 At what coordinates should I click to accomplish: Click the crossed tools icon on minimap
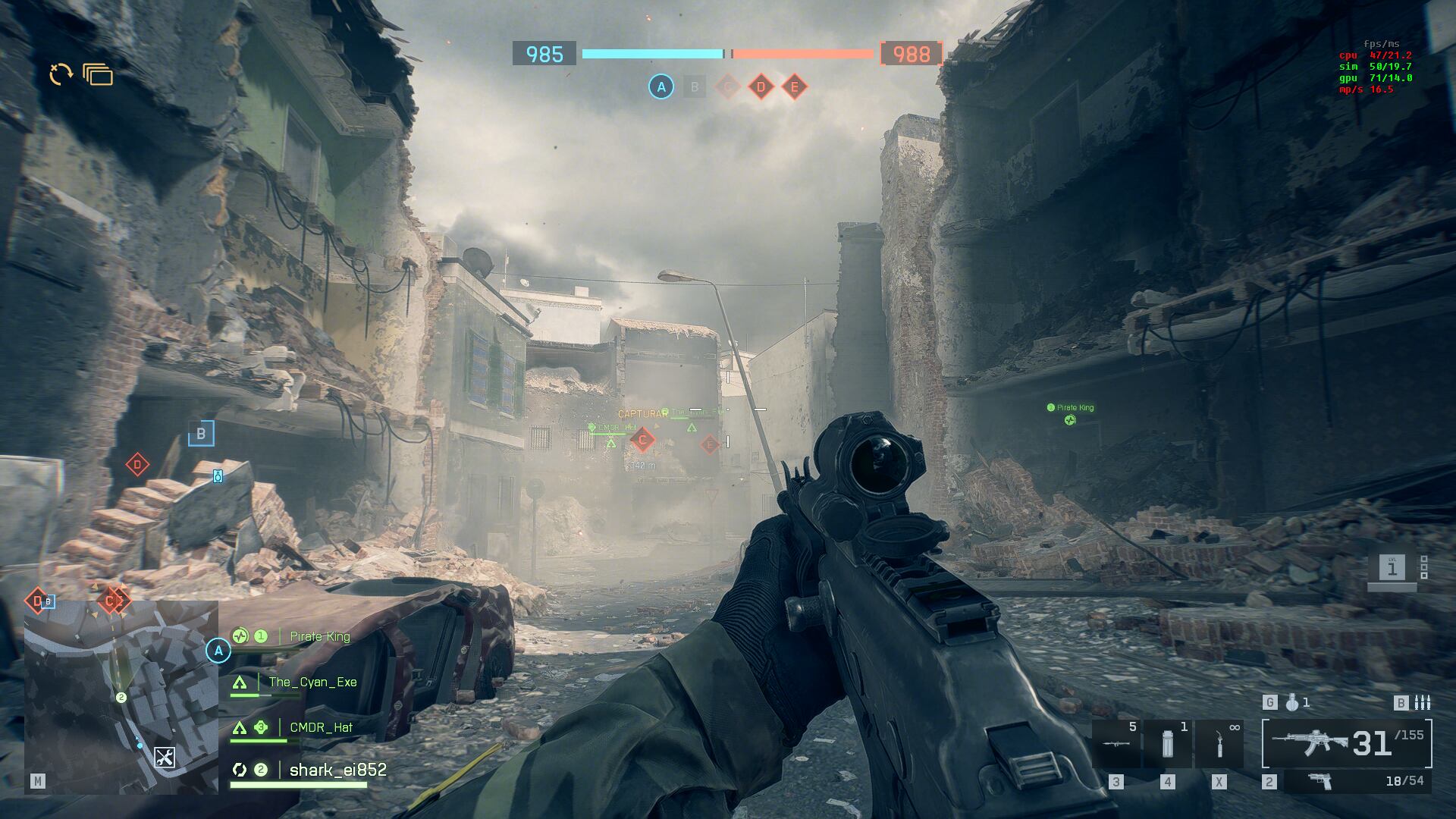click(165, 757)
